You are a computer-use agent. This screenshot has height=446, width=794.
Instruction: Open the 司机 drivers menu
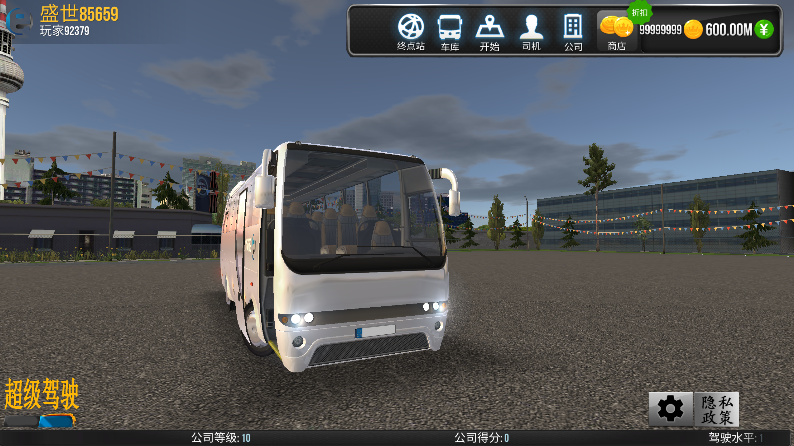point(531,31)
